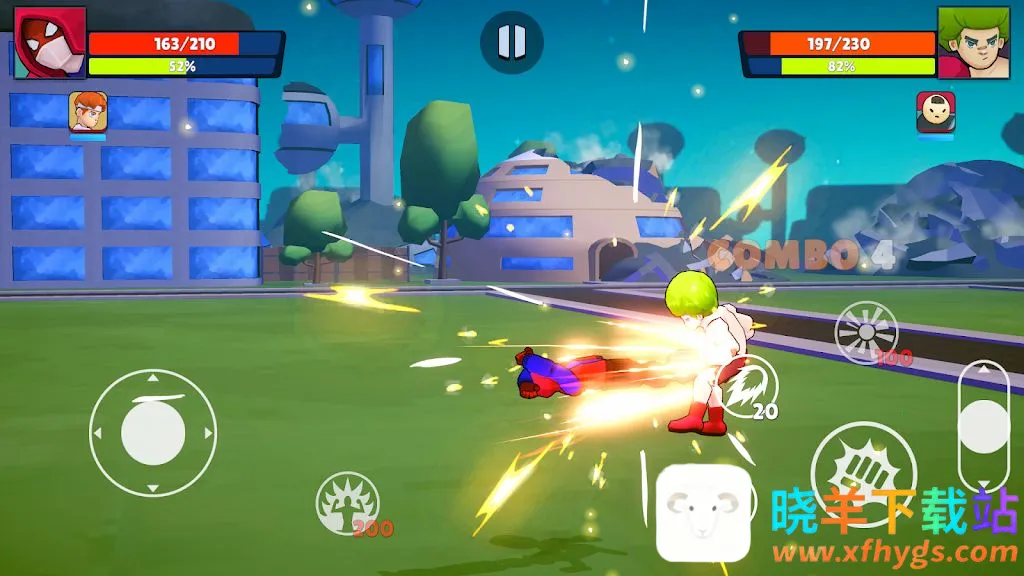Viewport: 1024px width, 576px height.
Task: Activate the 20-cost dash skill
Action: 748,387
